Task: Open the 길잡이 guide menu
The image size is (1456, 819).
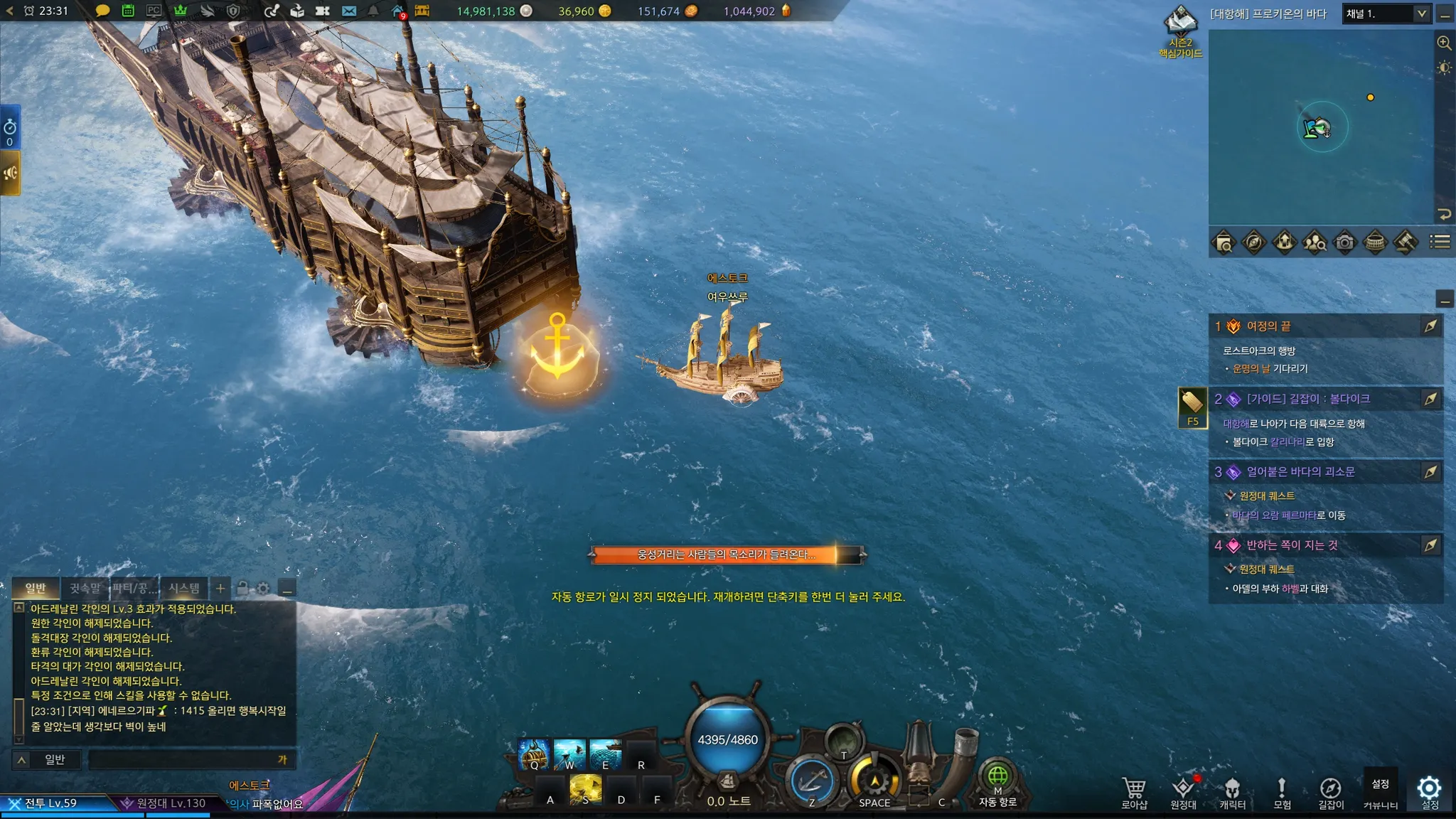Action: (1330, 792)
